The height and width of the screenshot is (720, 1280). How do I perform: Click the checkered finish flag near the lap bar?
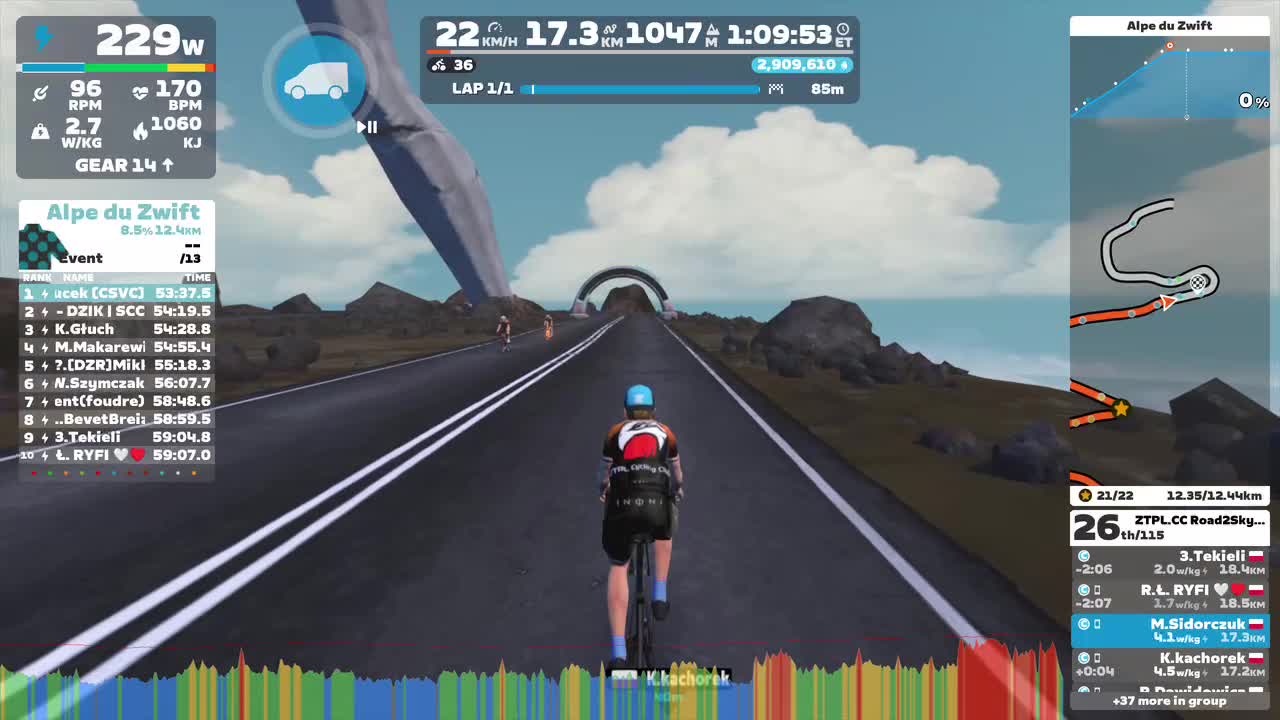coord(777,88)
